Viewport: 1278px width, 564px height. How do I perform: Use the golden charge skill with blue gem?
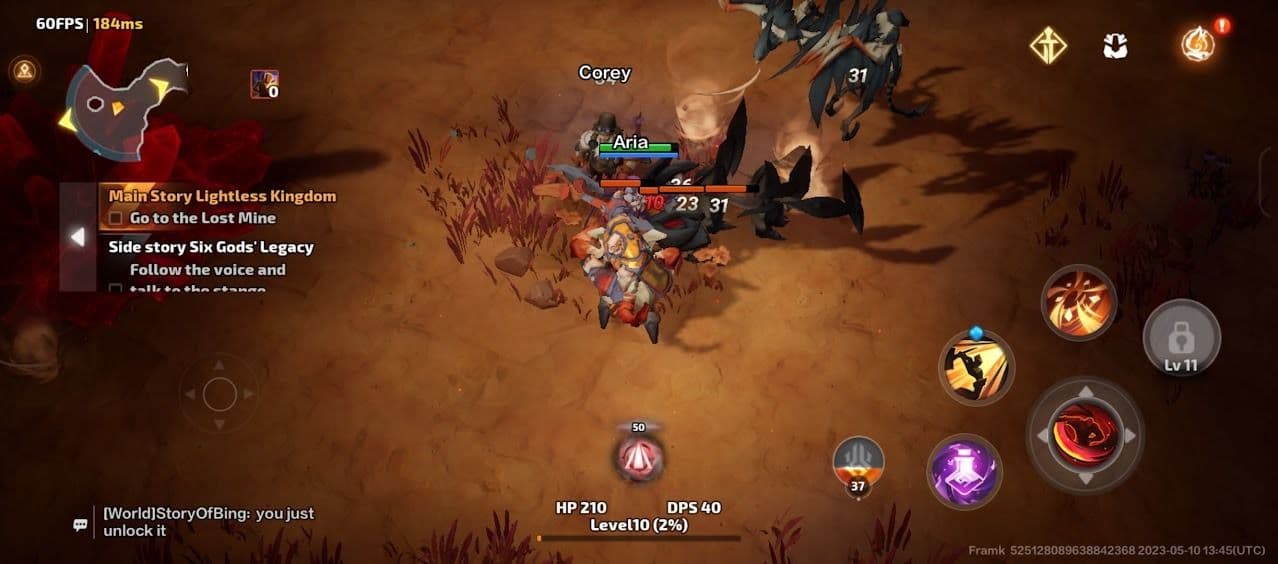click(976, 367)
